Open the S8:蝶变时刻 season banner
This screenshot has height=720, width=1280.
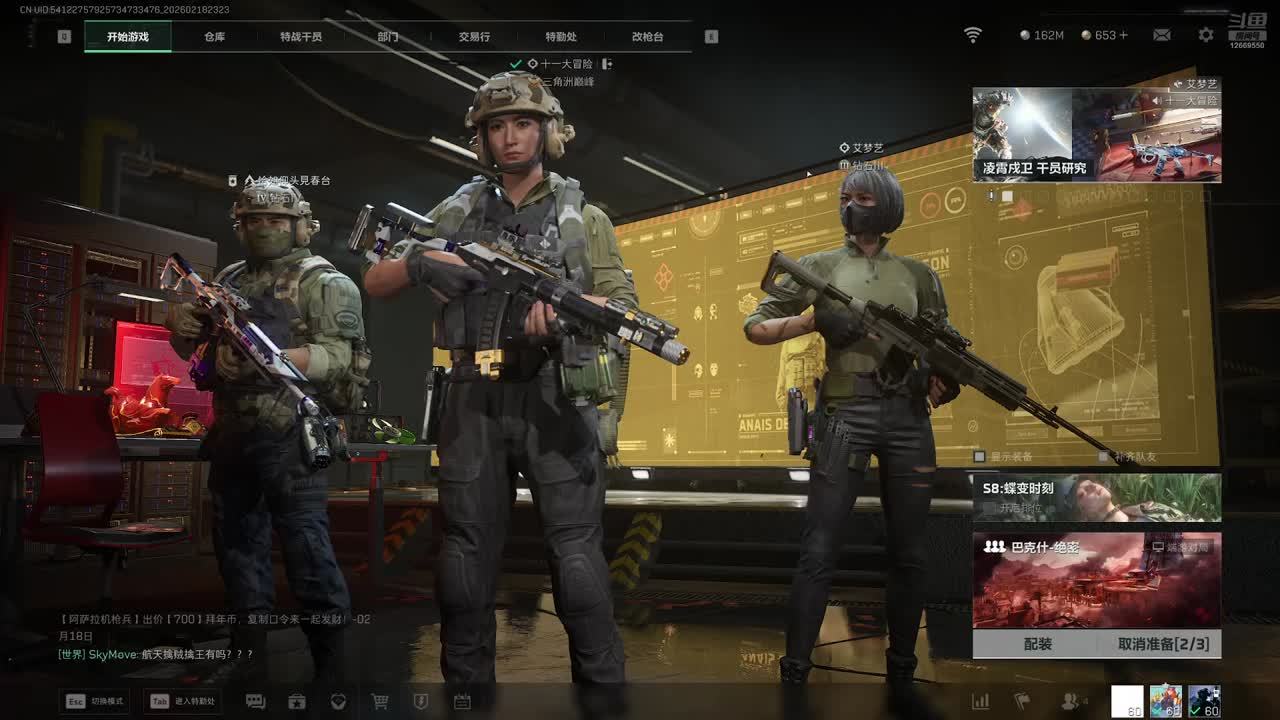[x=1096, y=497]
